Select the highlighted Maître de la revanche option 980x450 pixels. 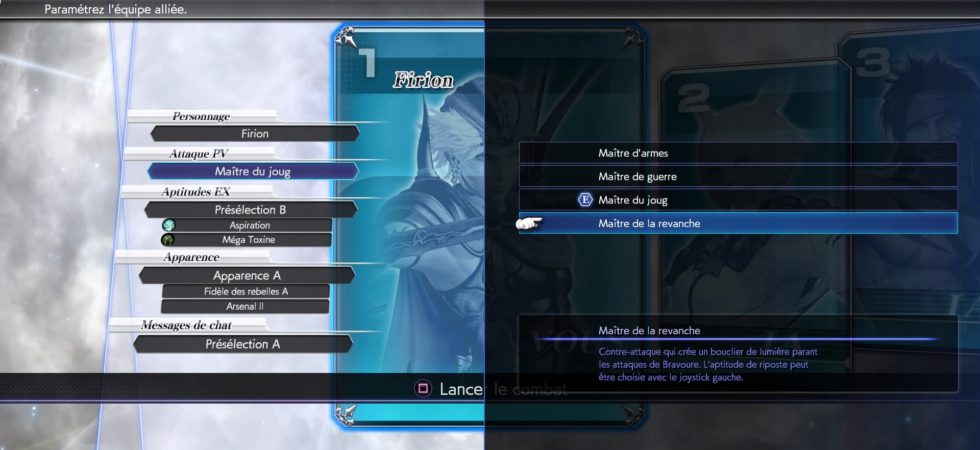(738, 223)
